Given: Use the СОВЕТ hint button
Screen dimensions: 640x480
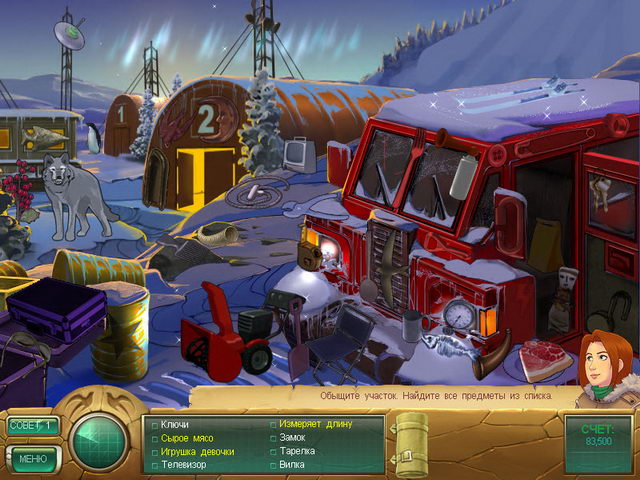Looking at the screenshot, I should (x=33, y=425).
